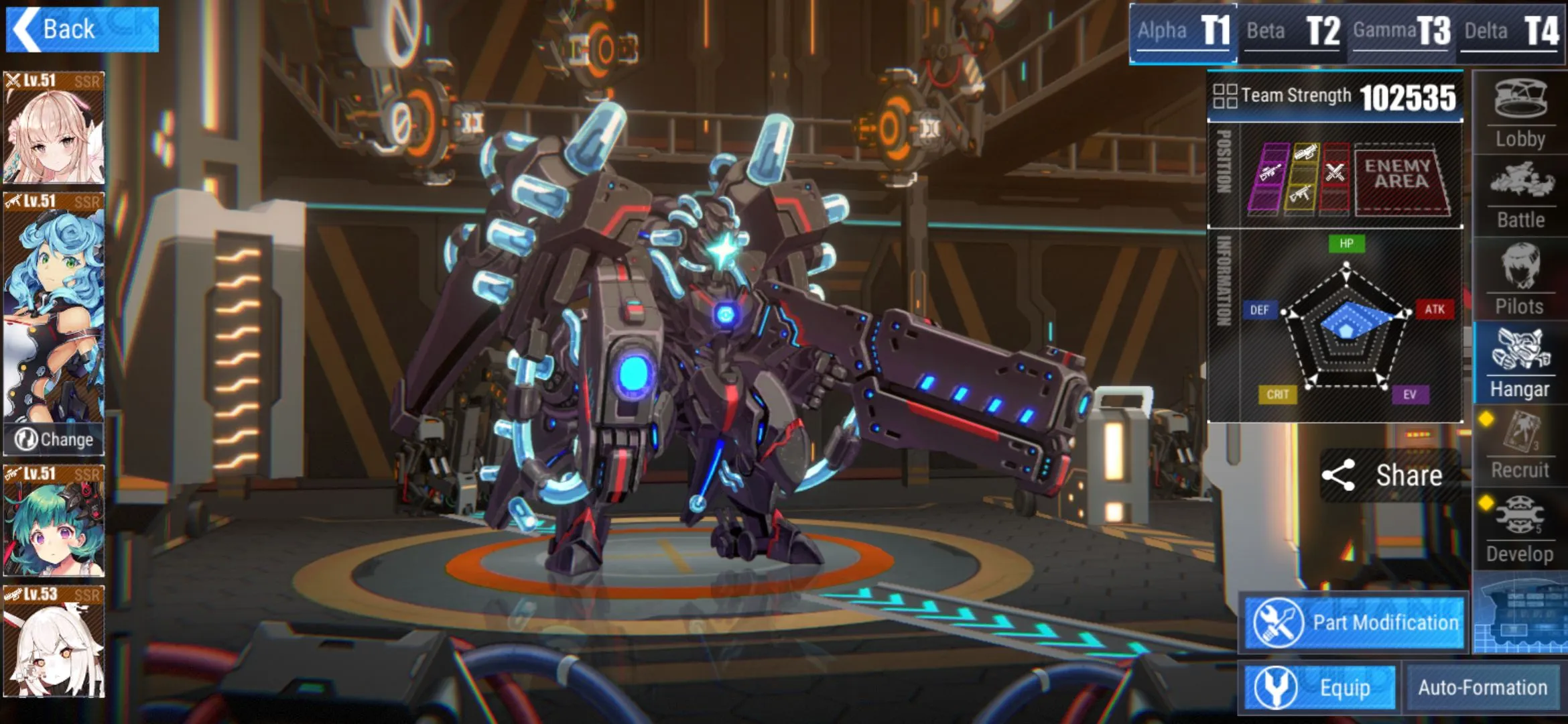
Task: Switch to the Beta T2 team tab
Action: pos(1293,32)
